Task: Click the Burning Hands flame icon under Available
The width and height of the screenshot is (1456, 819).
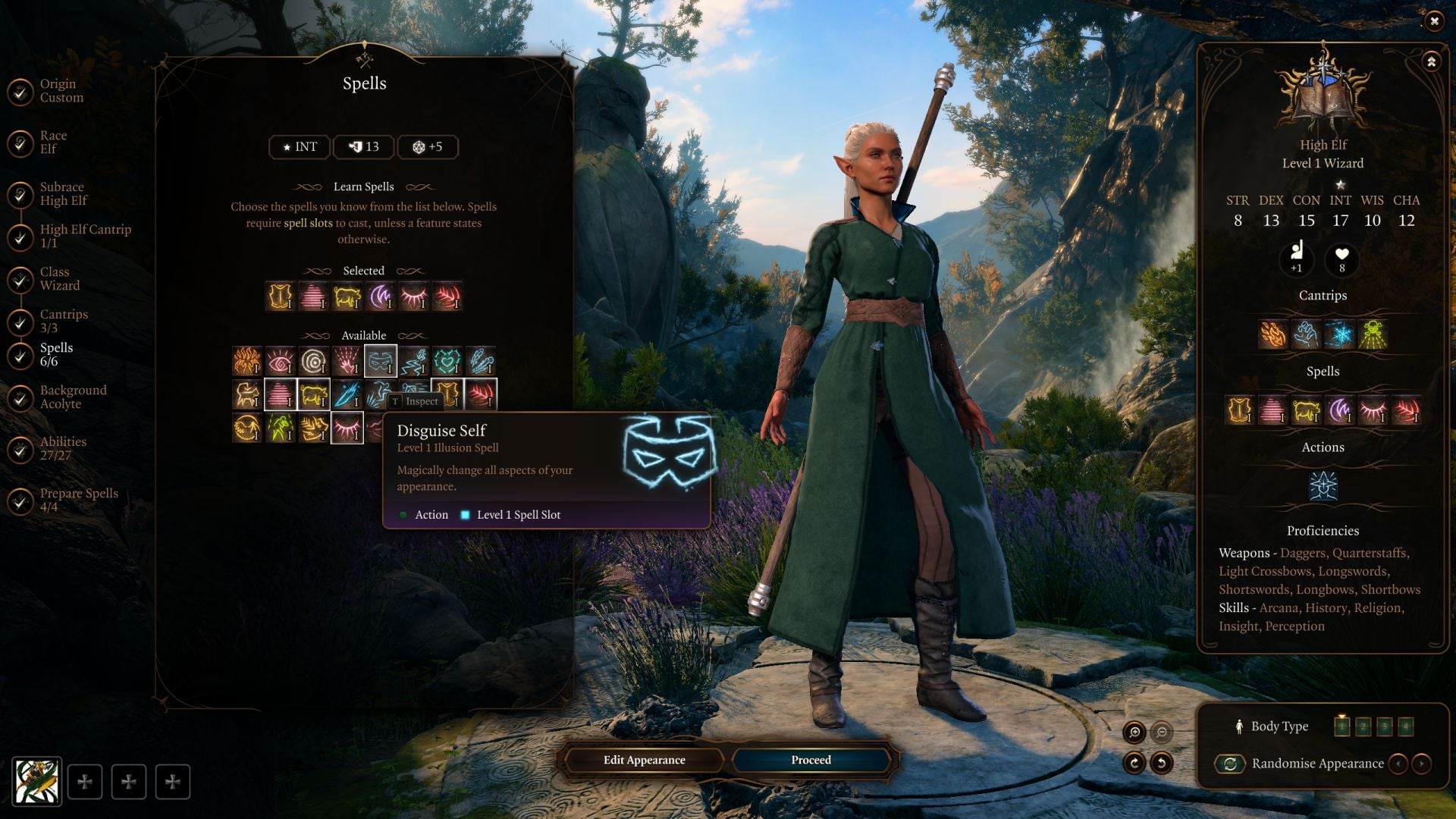Action: pos(246,360)
